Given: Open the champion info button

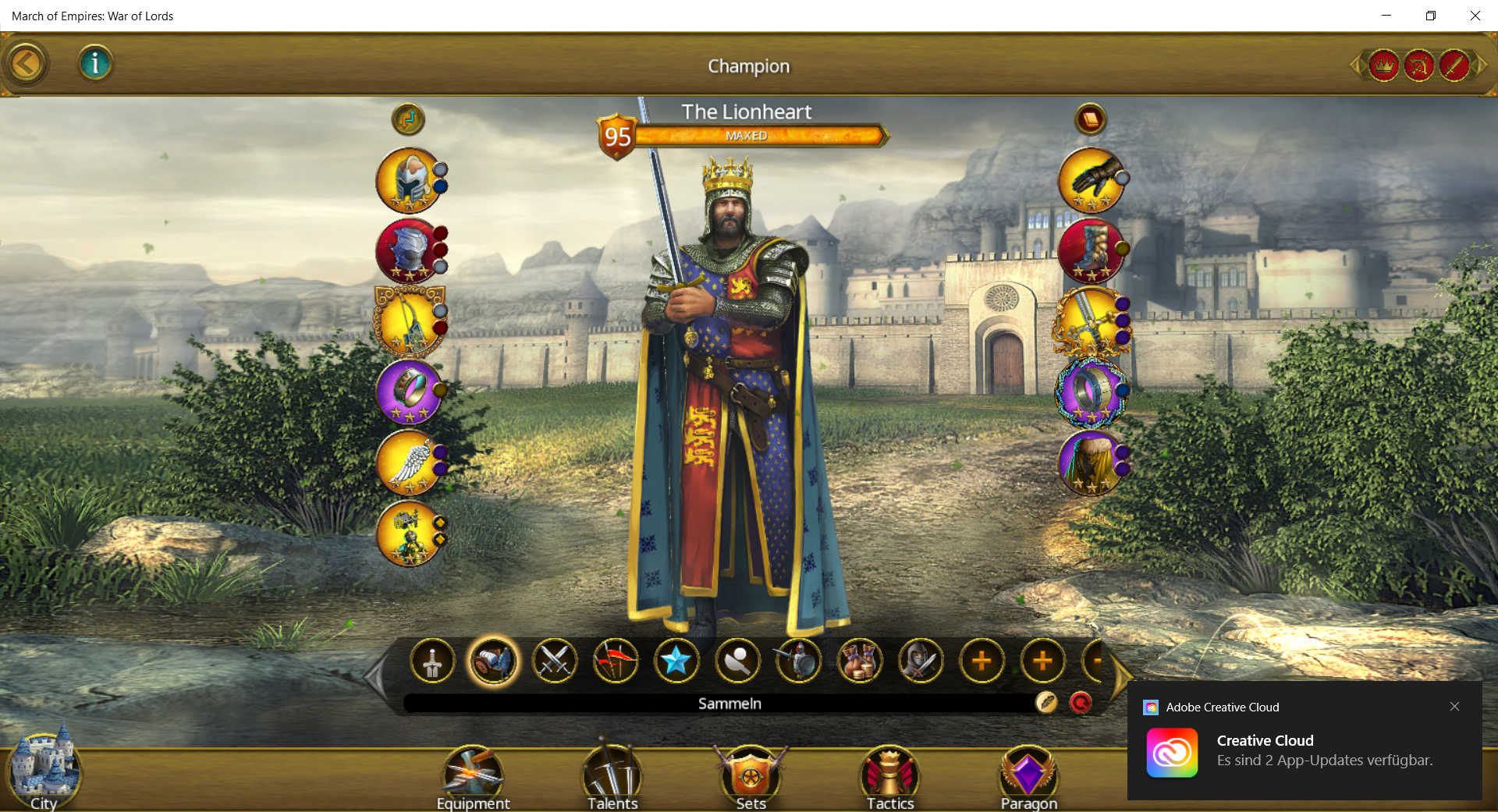Looking at the screenshot, I should (x=95, y=63).
